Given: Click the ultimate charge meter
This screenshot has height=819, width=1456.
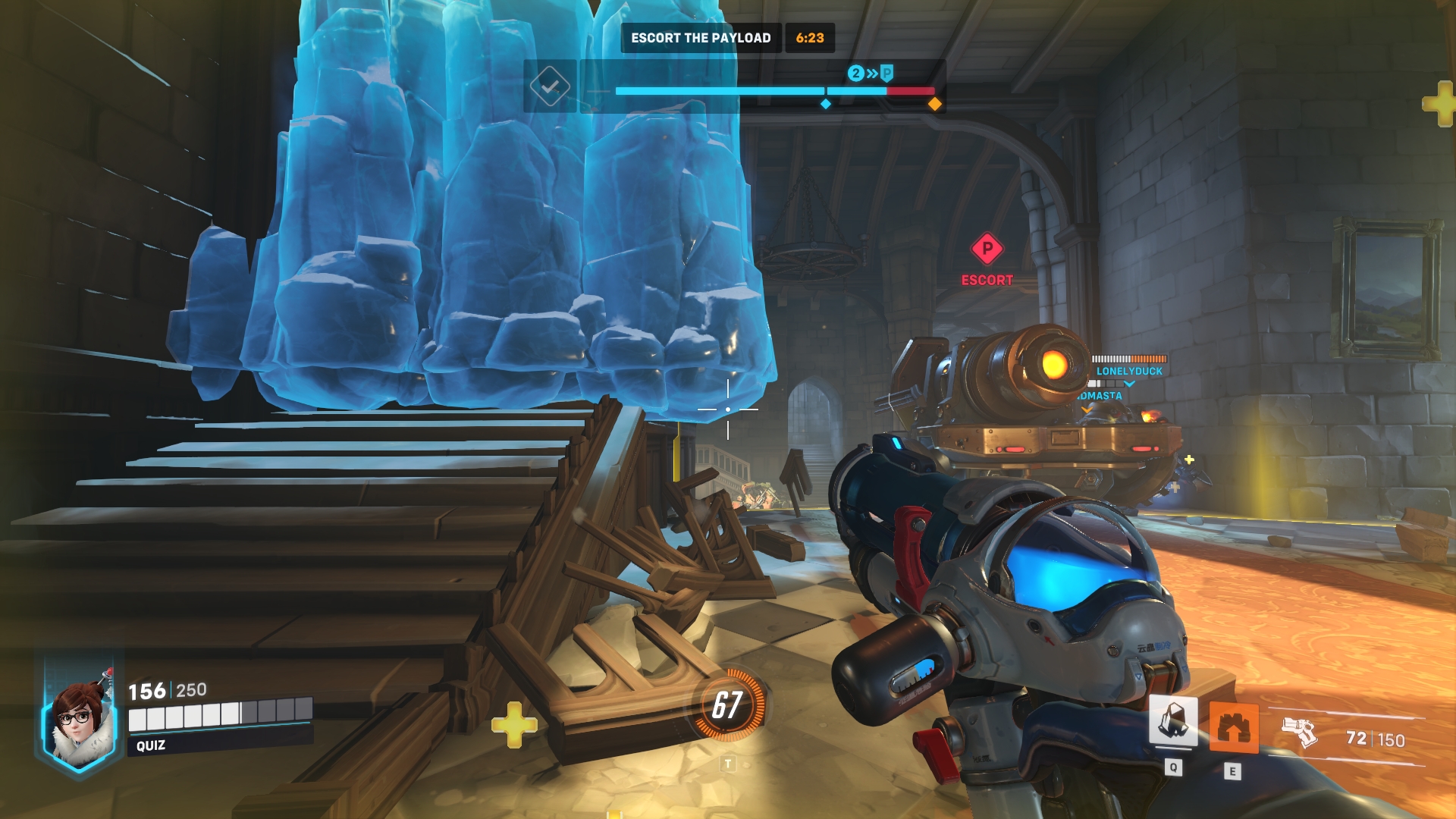Looking at the screenshot, I should click(727, 705).
